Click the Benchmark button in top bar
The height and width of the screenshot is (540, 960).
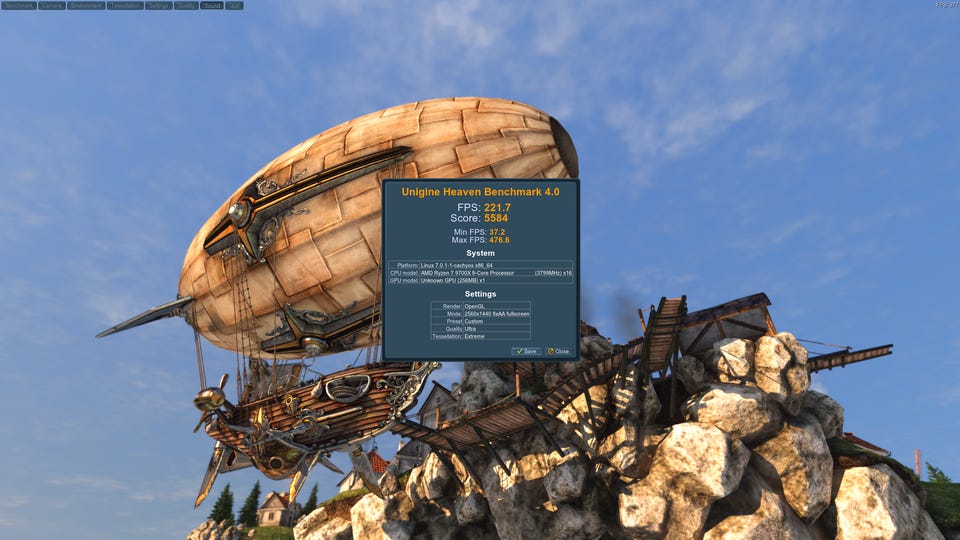(19, 5)
